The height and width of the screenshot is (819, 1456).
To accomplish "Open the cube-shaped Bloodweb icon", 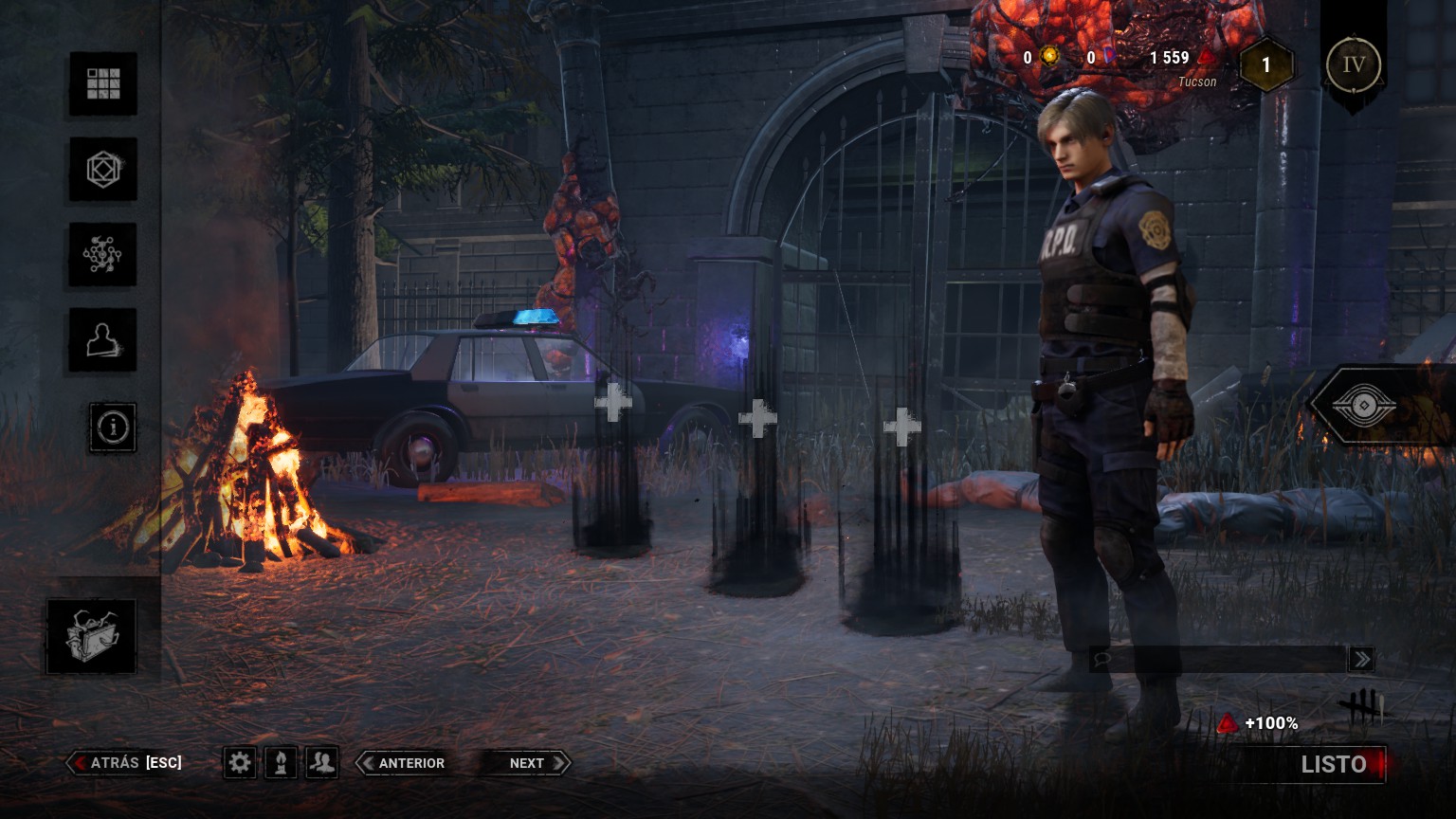I will pos(103,170).
